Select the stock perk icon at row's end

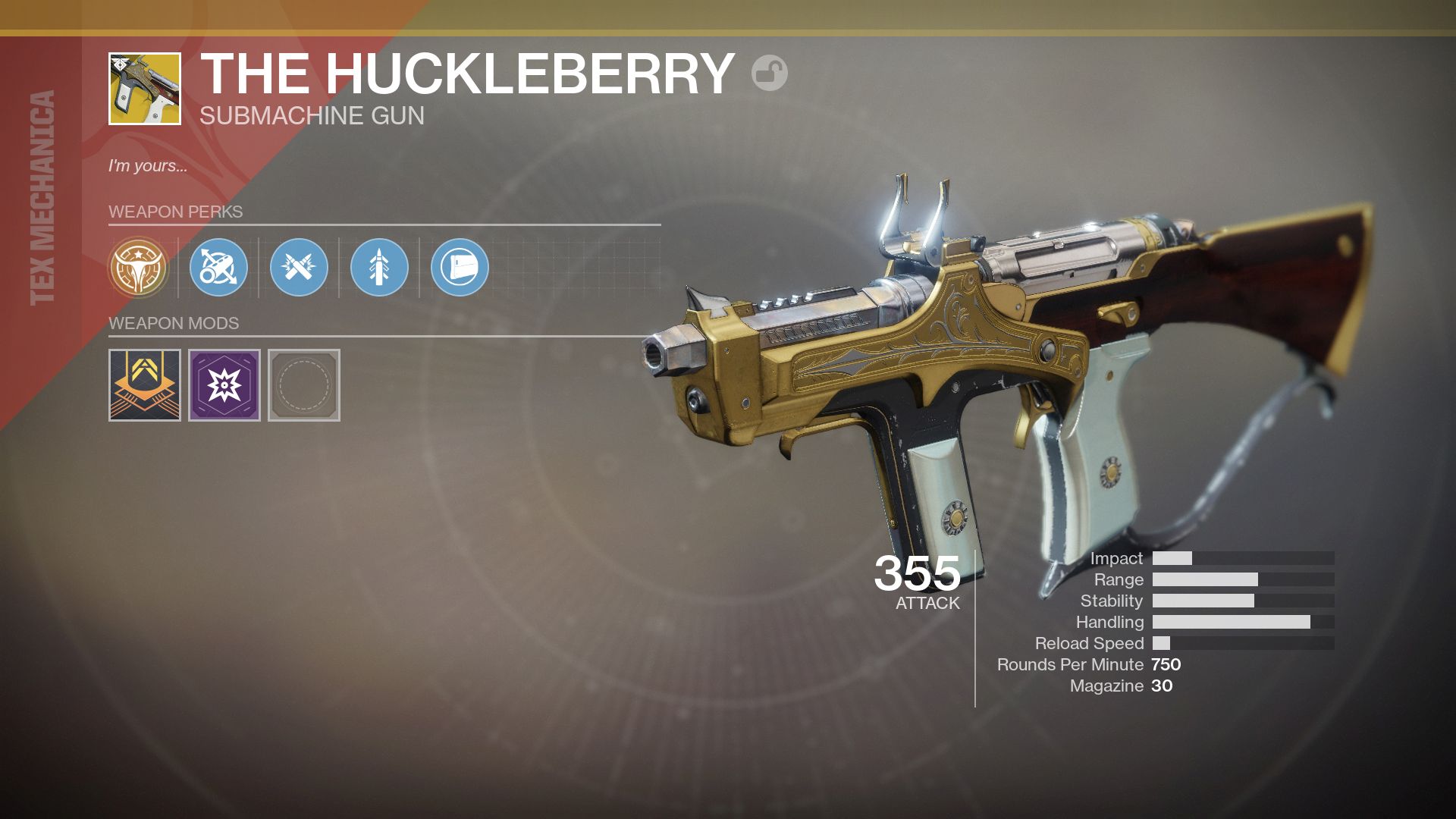(x=460, y=267)
